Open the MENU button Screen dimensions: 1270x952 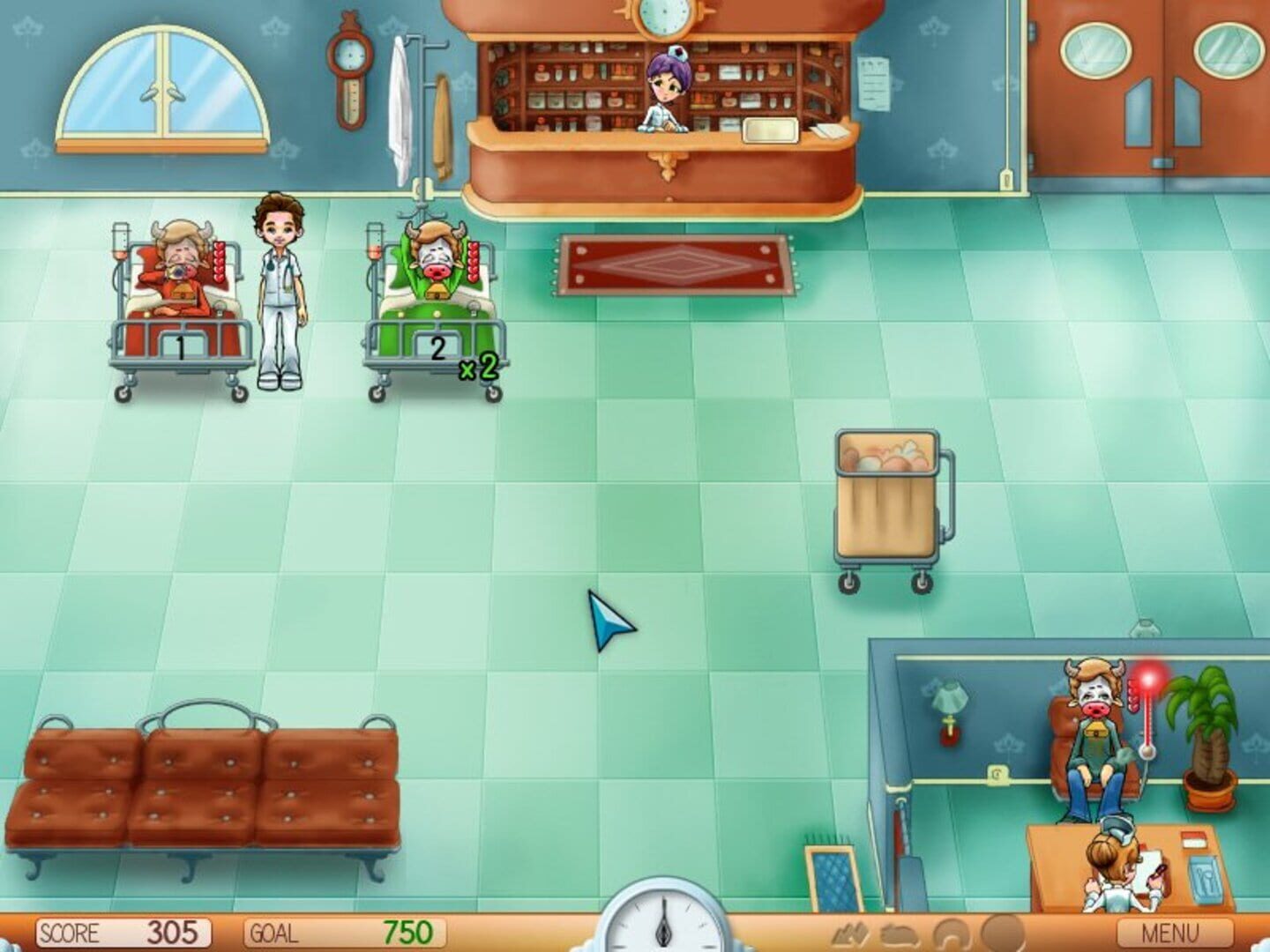coord(1174,930)
